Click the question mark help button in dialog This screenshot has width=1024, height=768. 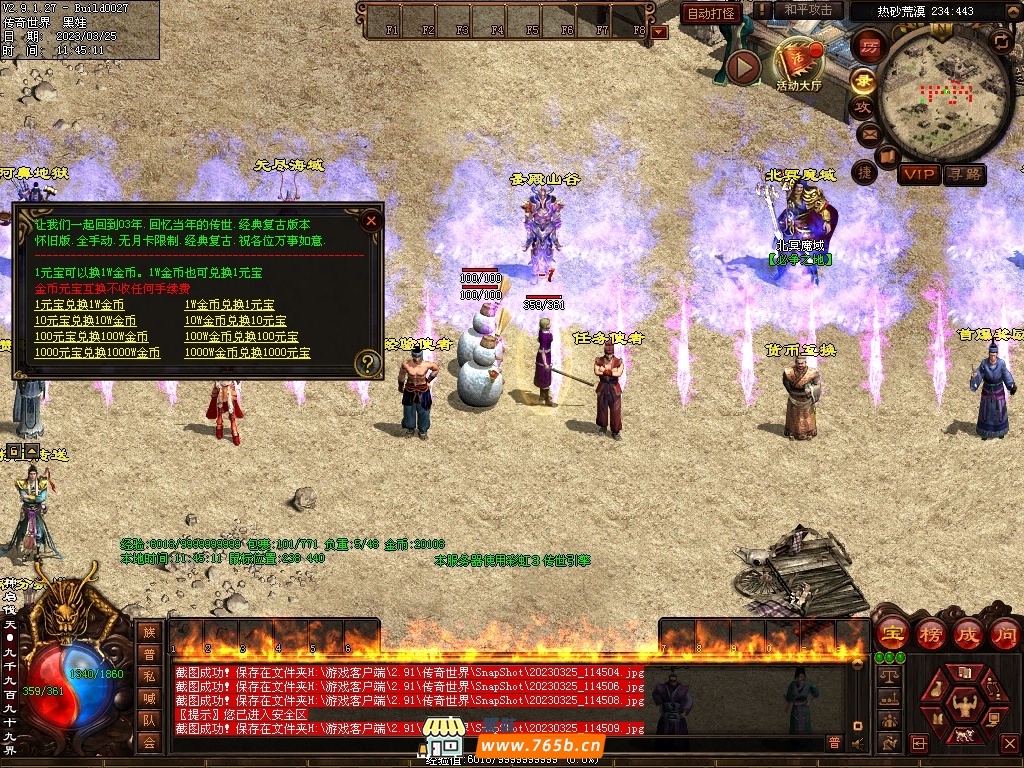point(368,363)
